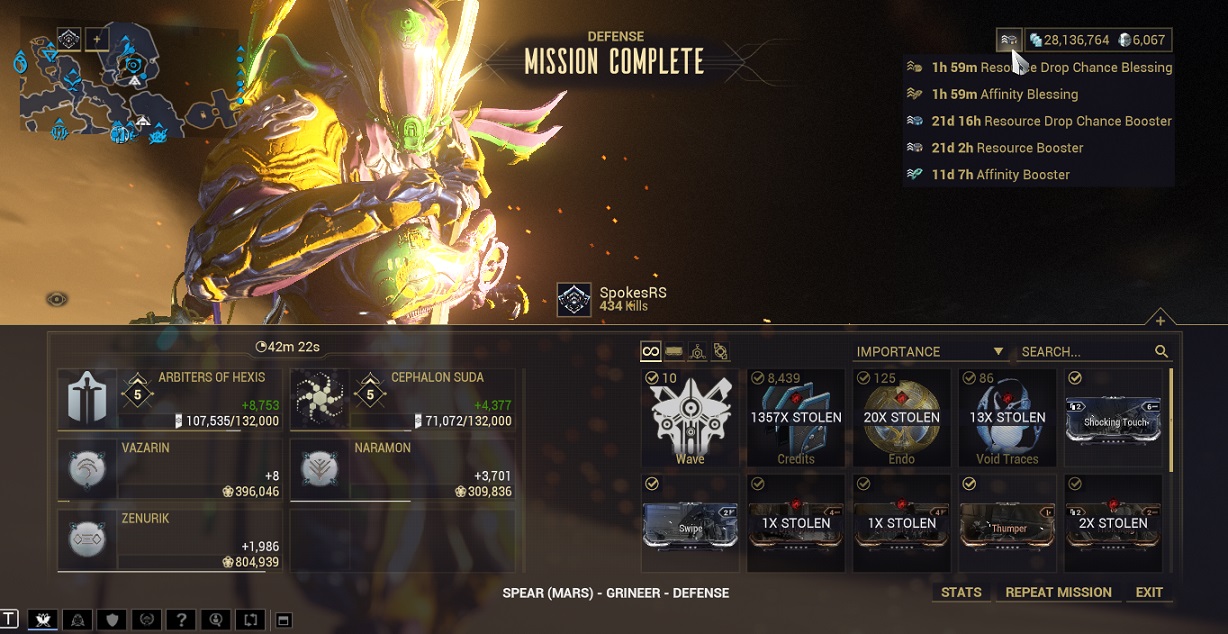Select the Shocking Touch mod card

coord(1114,417)
